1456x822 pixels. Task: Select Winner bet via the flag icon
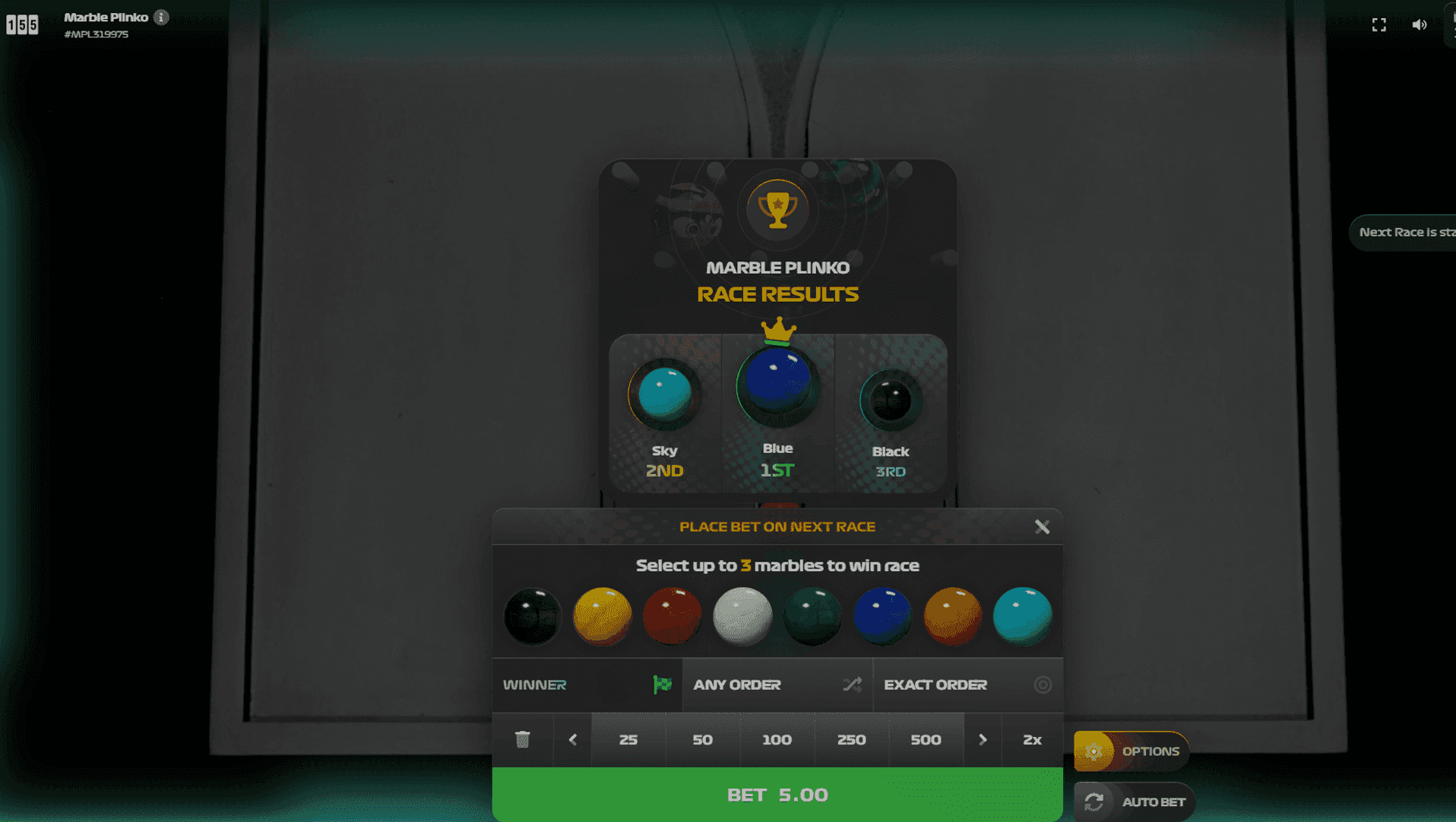[662, 684]
